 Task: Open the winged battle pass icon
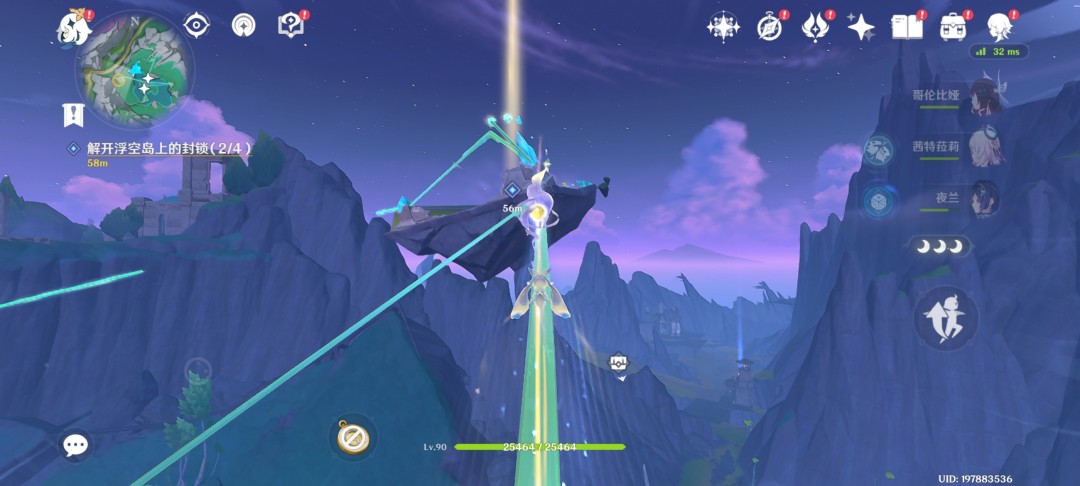815,27
